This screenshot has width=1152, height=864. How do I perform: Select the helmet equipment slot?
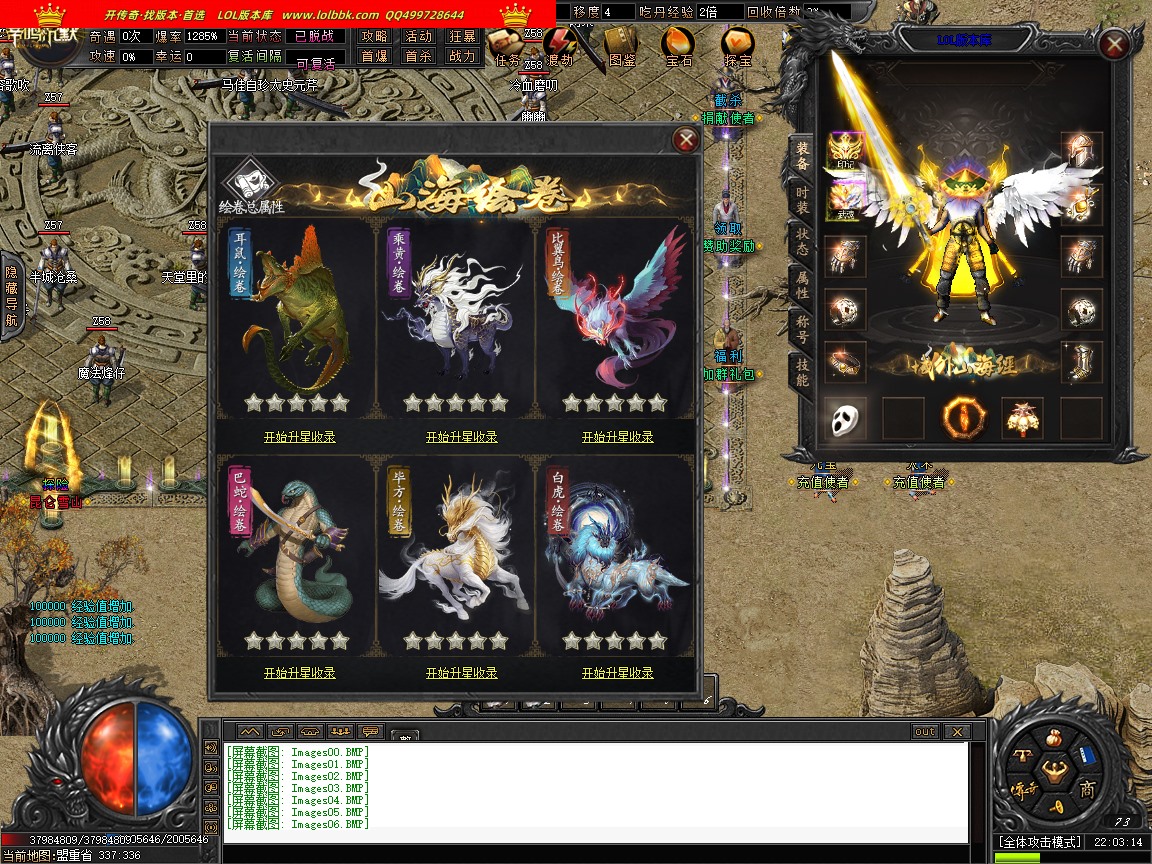pos(1082,152)
